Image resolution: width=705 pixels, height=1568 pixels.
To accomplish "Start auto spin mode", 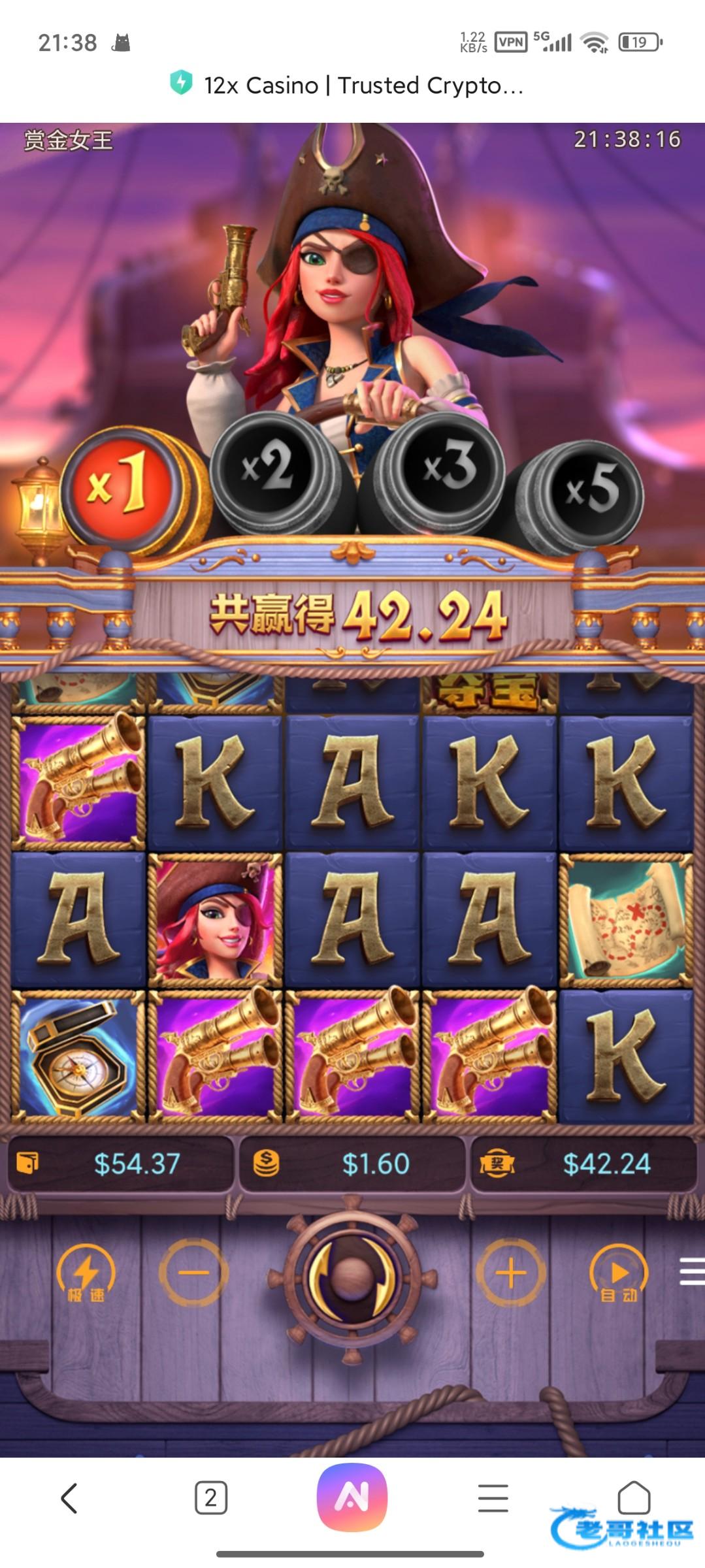I will pos(619,1274).
